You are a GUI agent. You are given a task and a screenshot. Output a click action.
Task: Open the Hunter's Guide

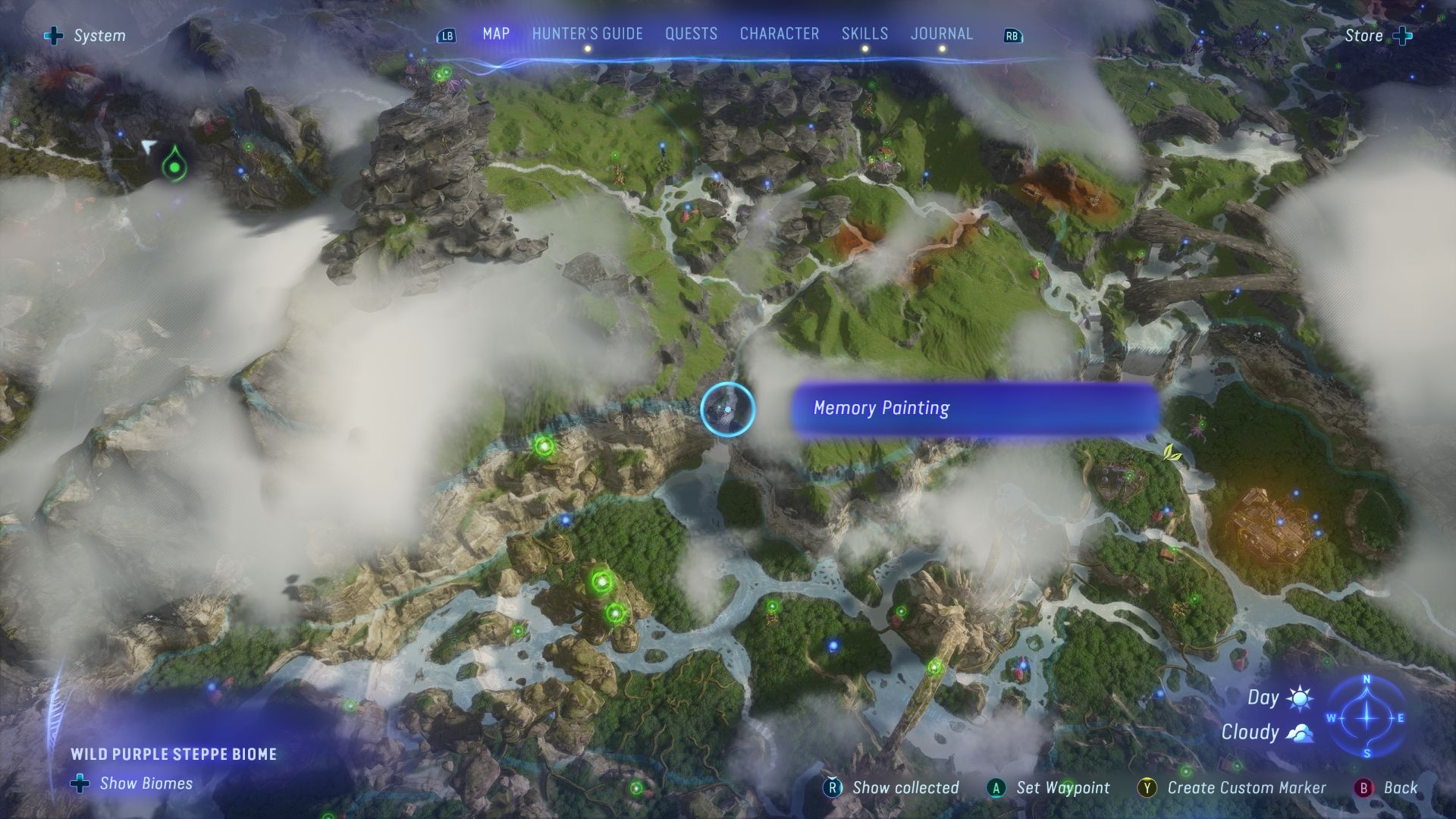(x=587, y=33)
